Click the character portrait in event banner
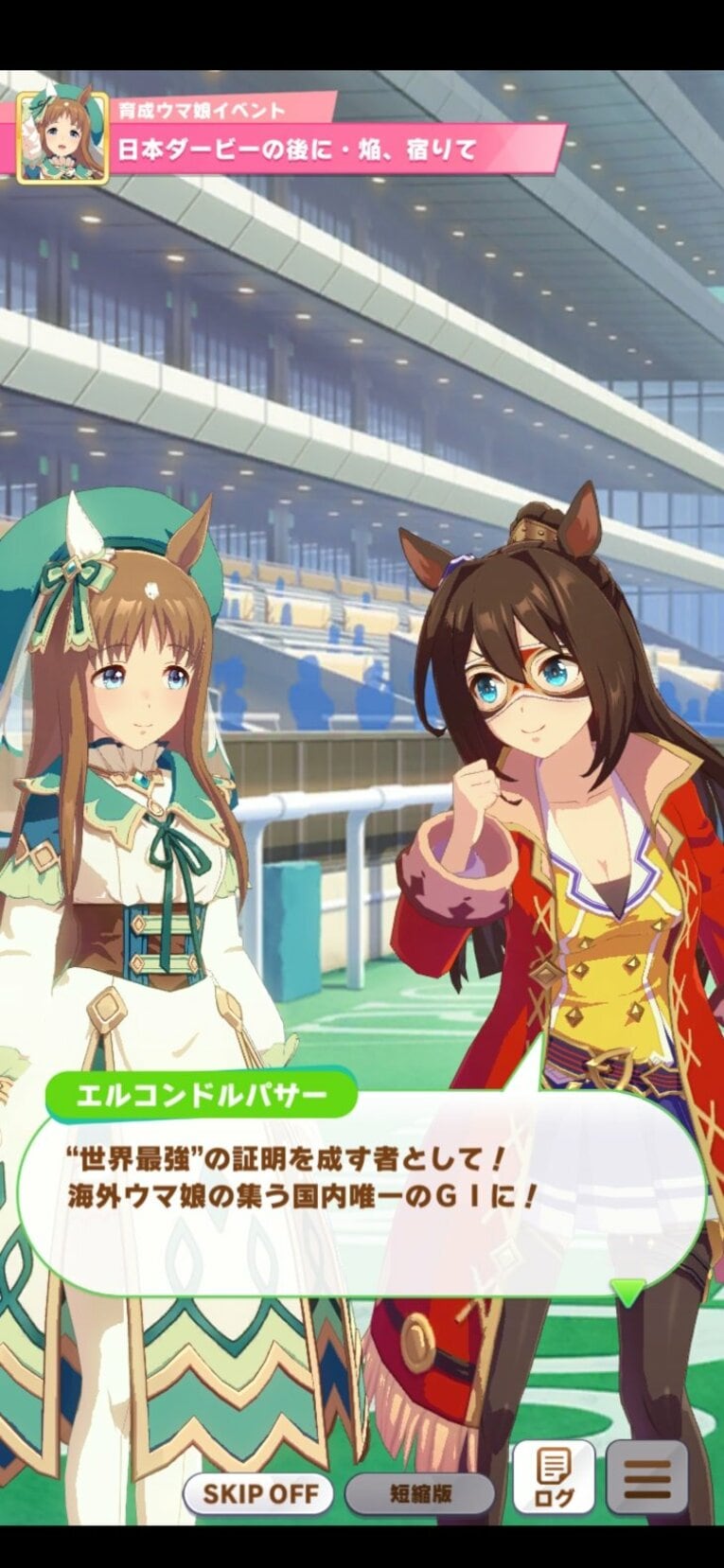 tap(63, 137)
